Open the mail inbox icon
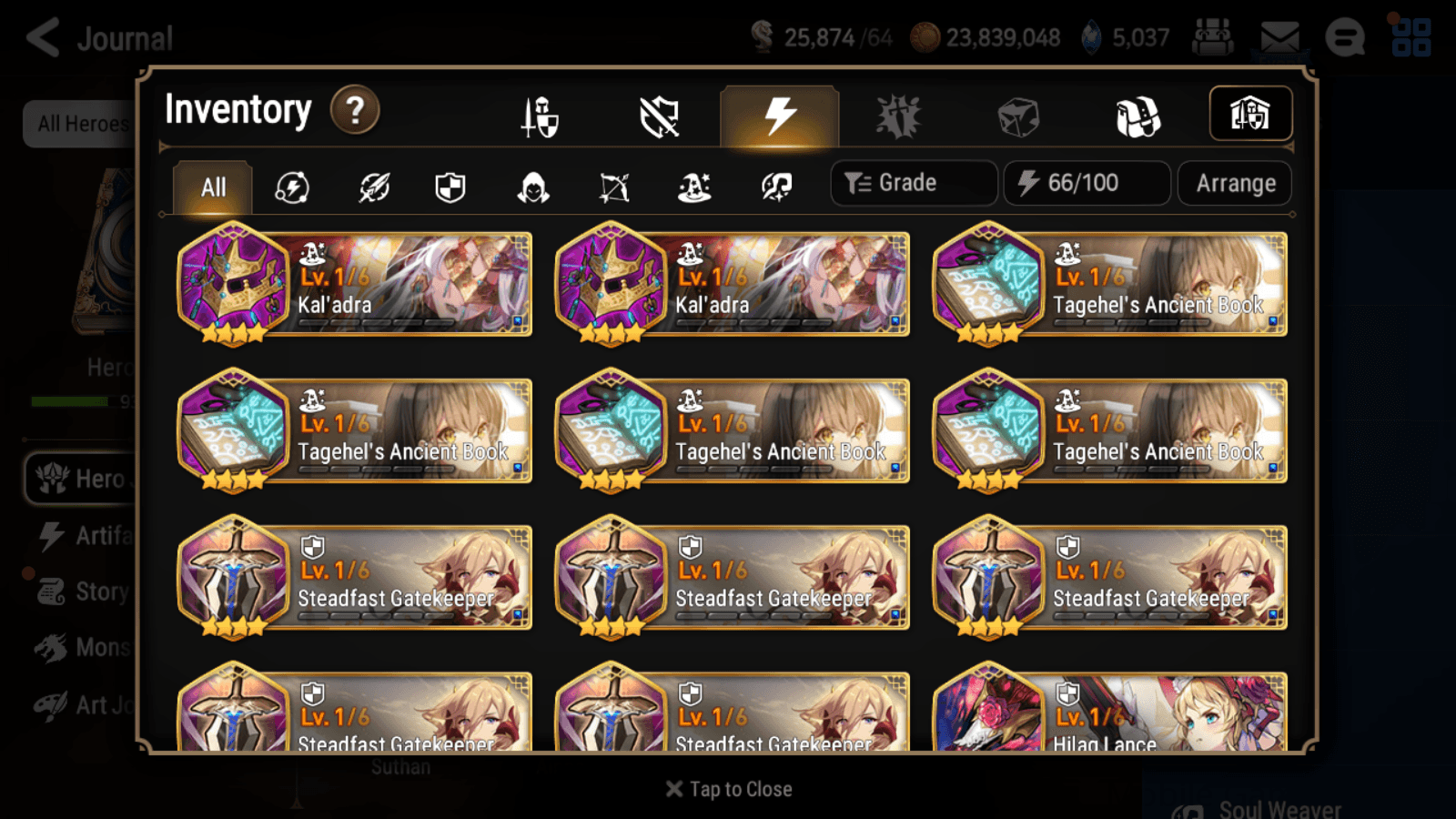This screenshot has width=1456, height=819. 1279,37
